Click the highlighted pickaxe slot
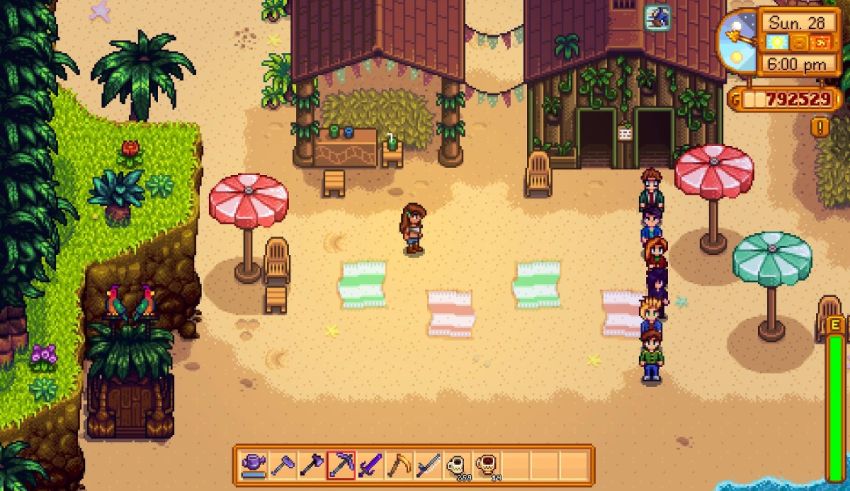This screenshot has height=491, width=850. [341, 464]
